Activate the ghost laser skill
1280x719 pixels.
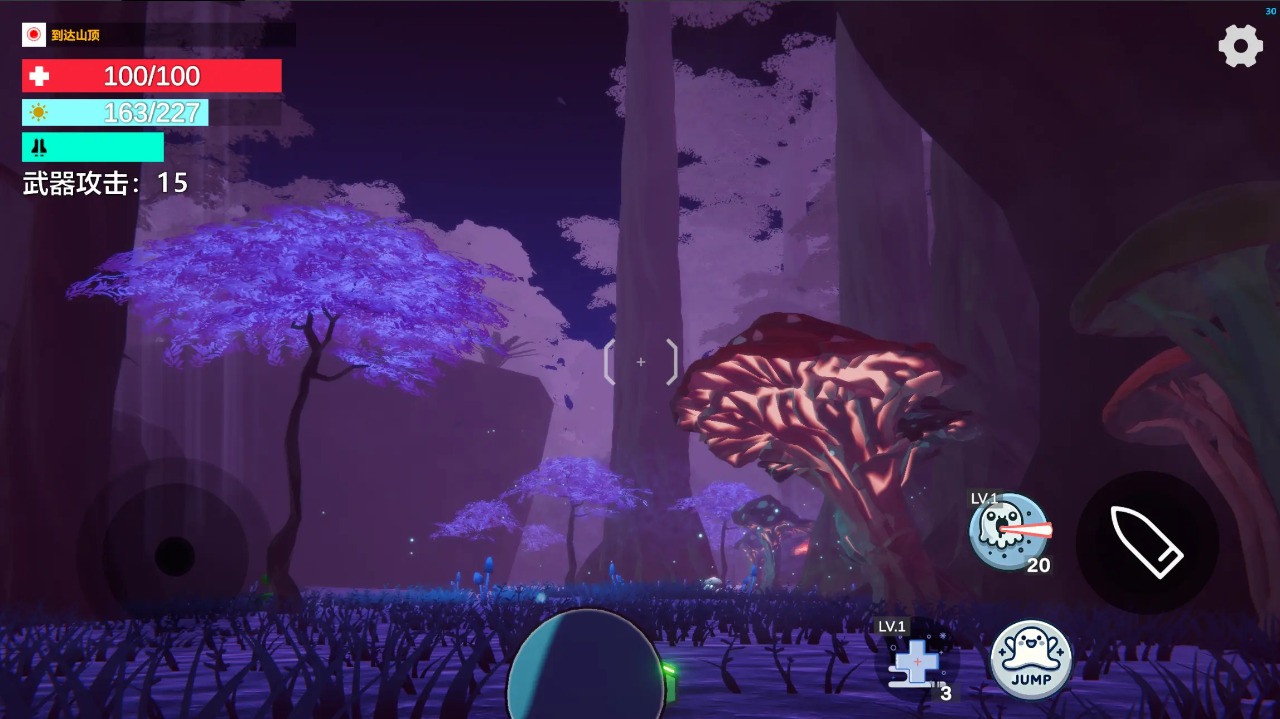[x=1008, y=532]
